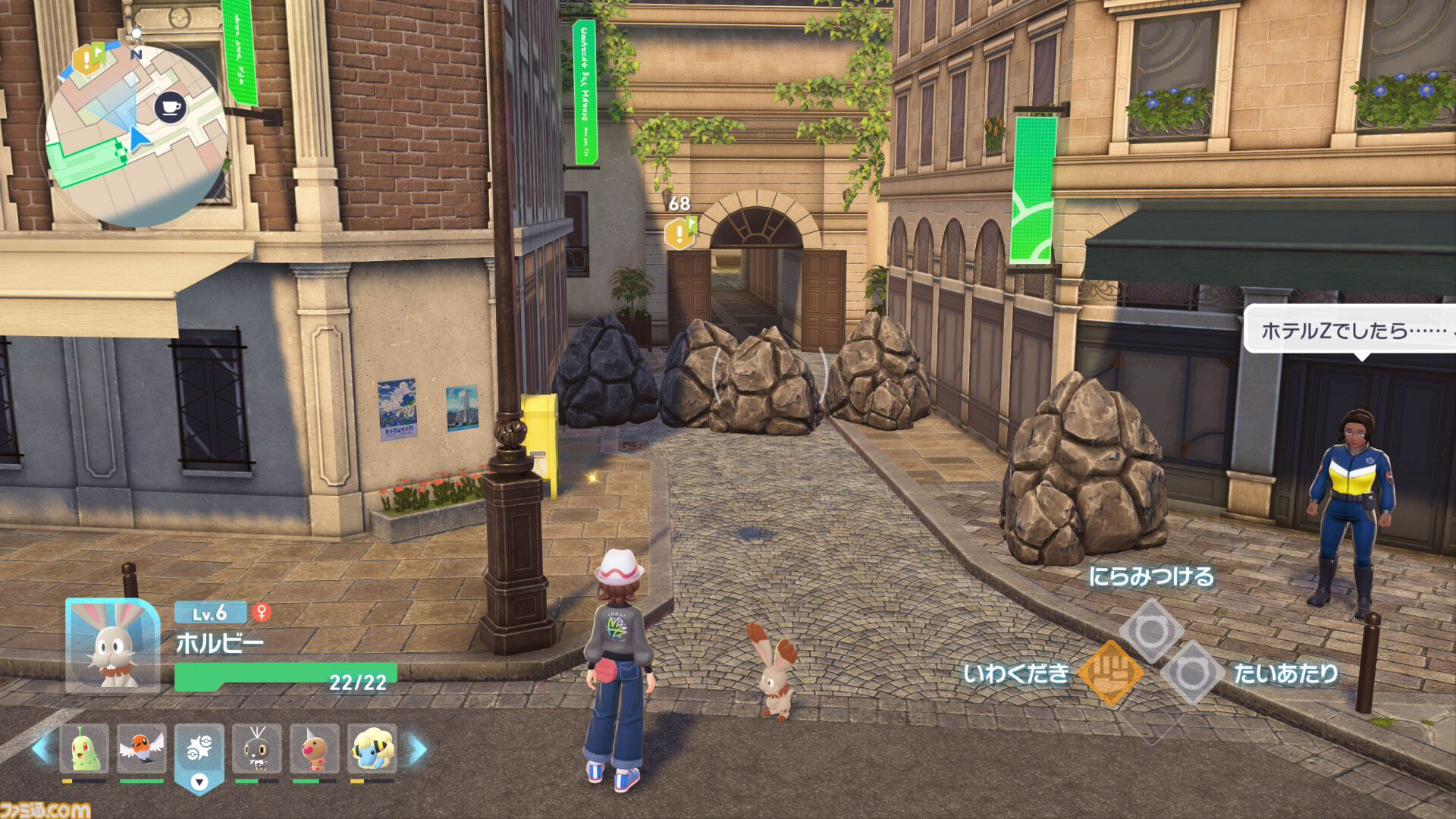Select the café marker on the minimap
Viewport: 1456px width, 819px height.
point(171,107)
